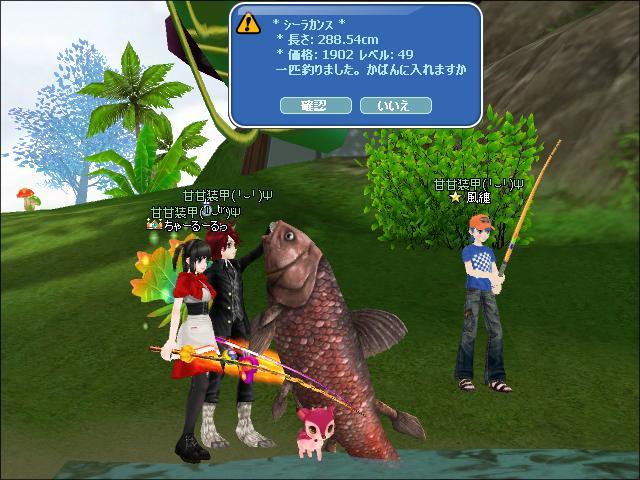Decline by choosing いいえ

[x=395, y=105]
